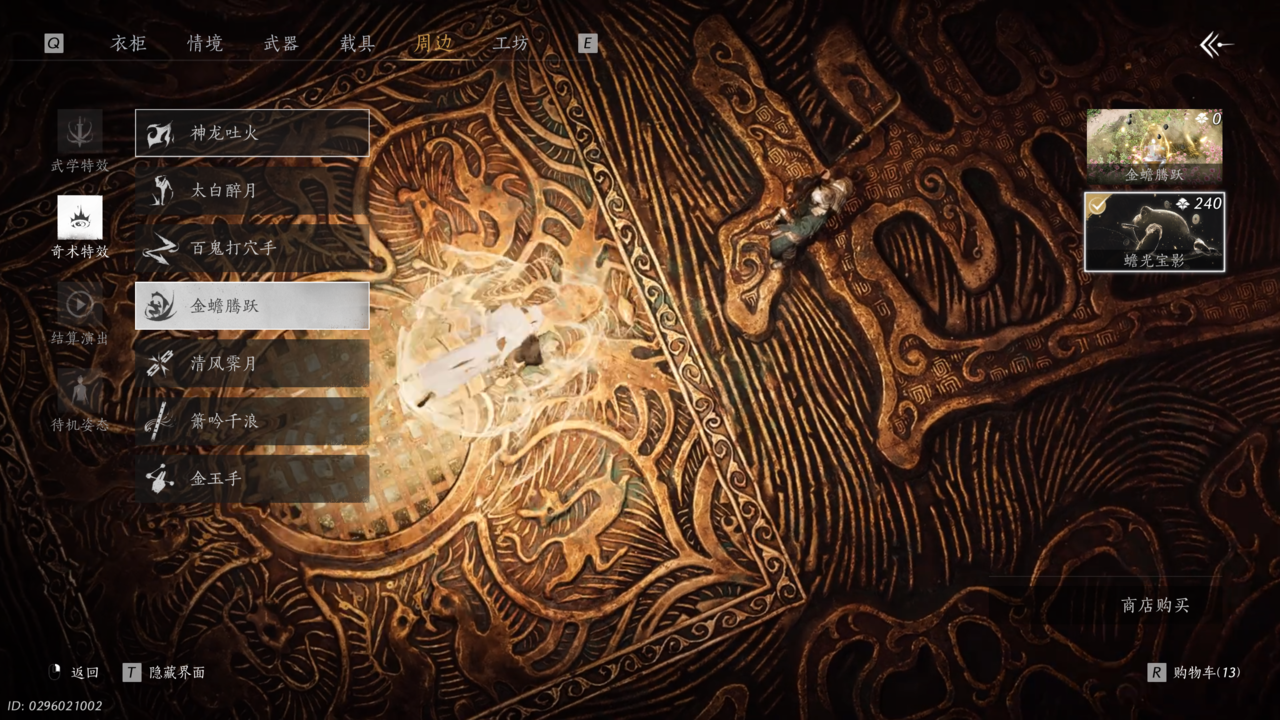This screenshot has height=720, width=1280.
Task: Open the 周边 tab
Action: point(434,43)
